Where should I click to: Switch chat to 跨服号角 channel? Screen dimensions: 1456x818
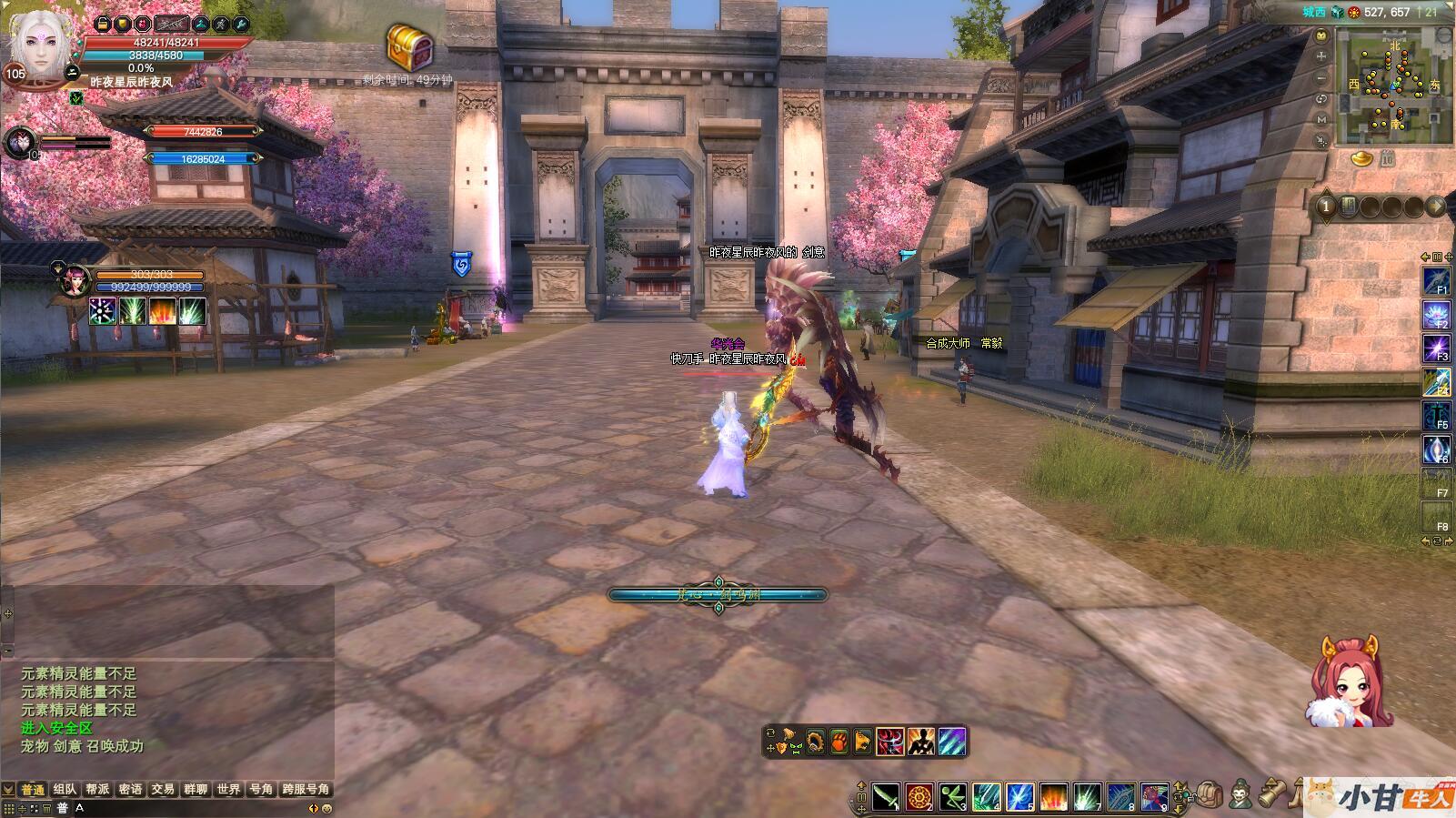pyautogui.click(x=306, y=790)
